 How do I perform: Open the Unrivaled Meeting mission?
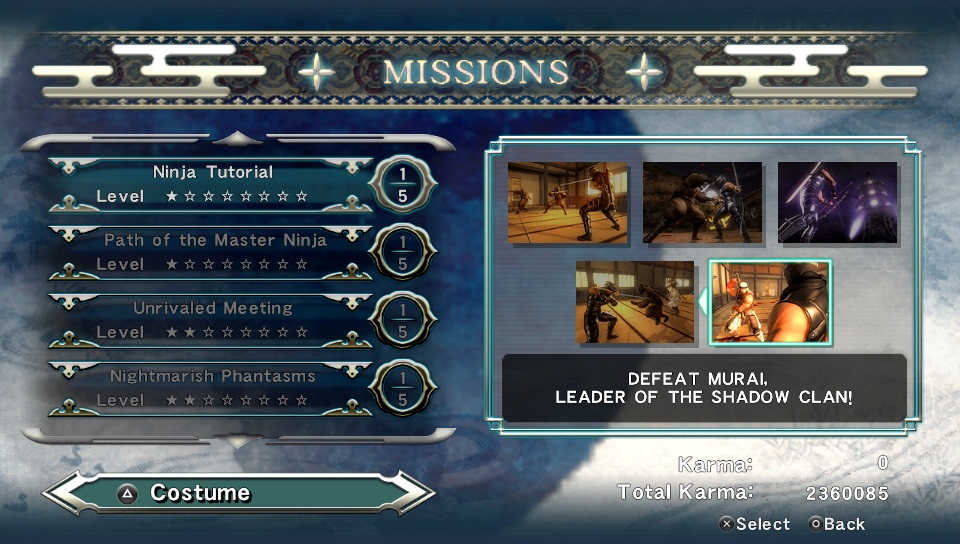point(212,320)
